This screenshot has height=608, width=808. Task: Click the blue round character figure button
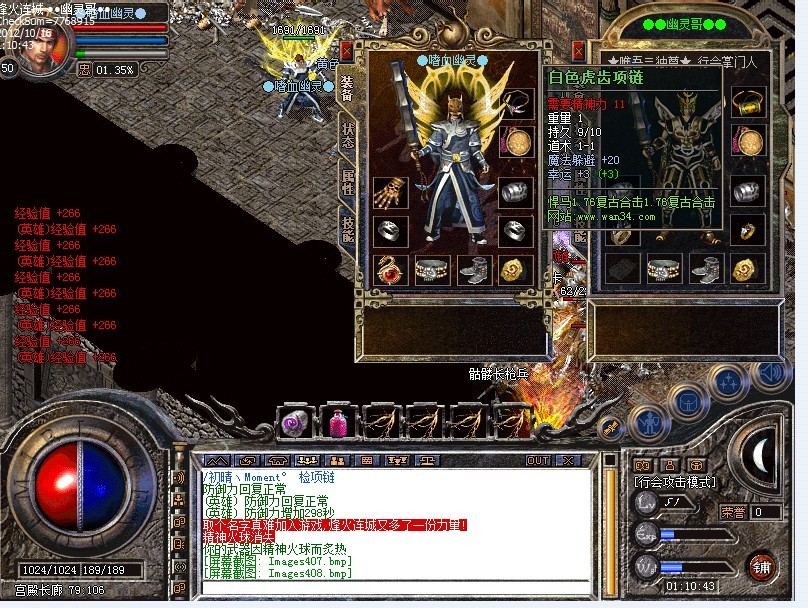click(x=650, y=422)
